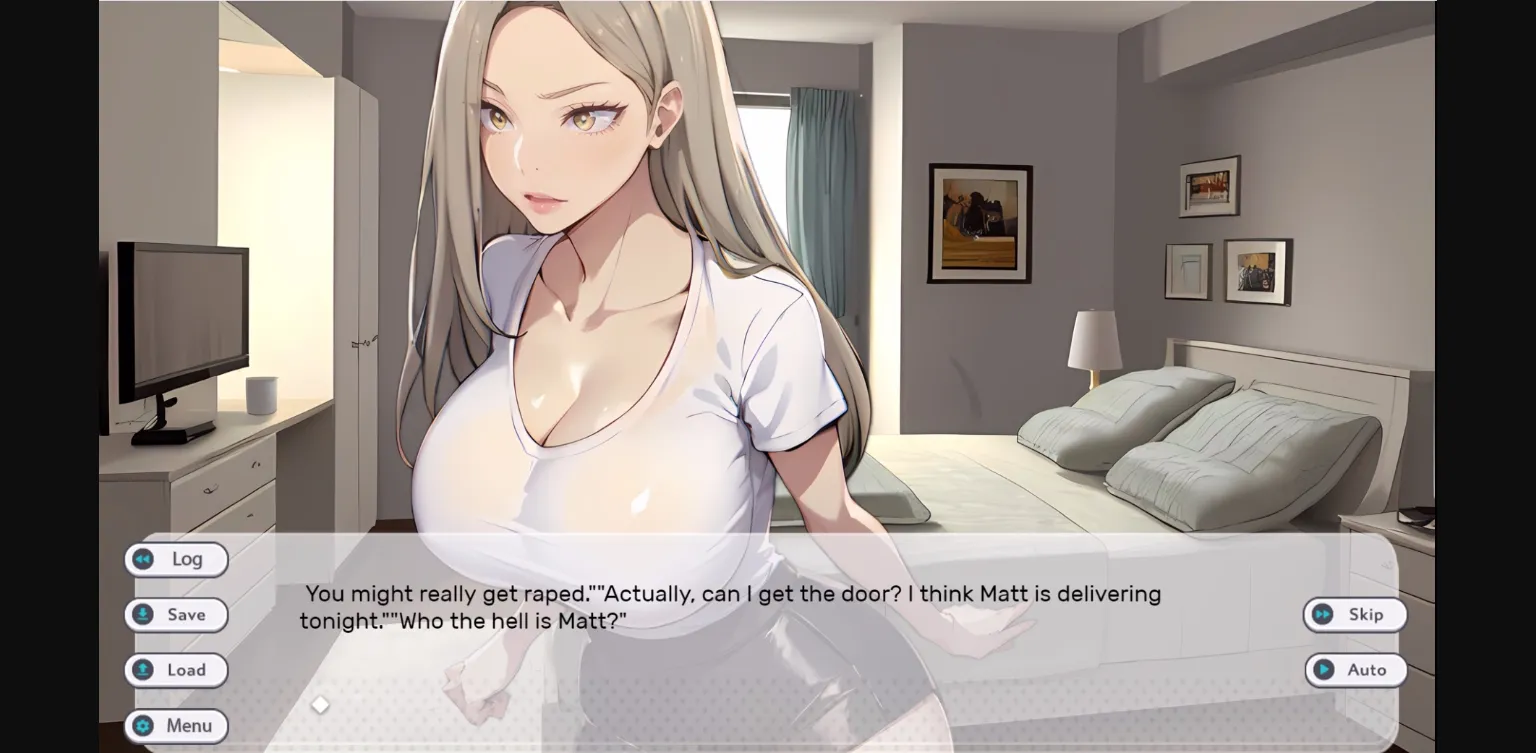The height and width of the screenshot is (753, 1536).
Task: Click the fast-forward icon on Skip
Action: (x=1322, y=615)
